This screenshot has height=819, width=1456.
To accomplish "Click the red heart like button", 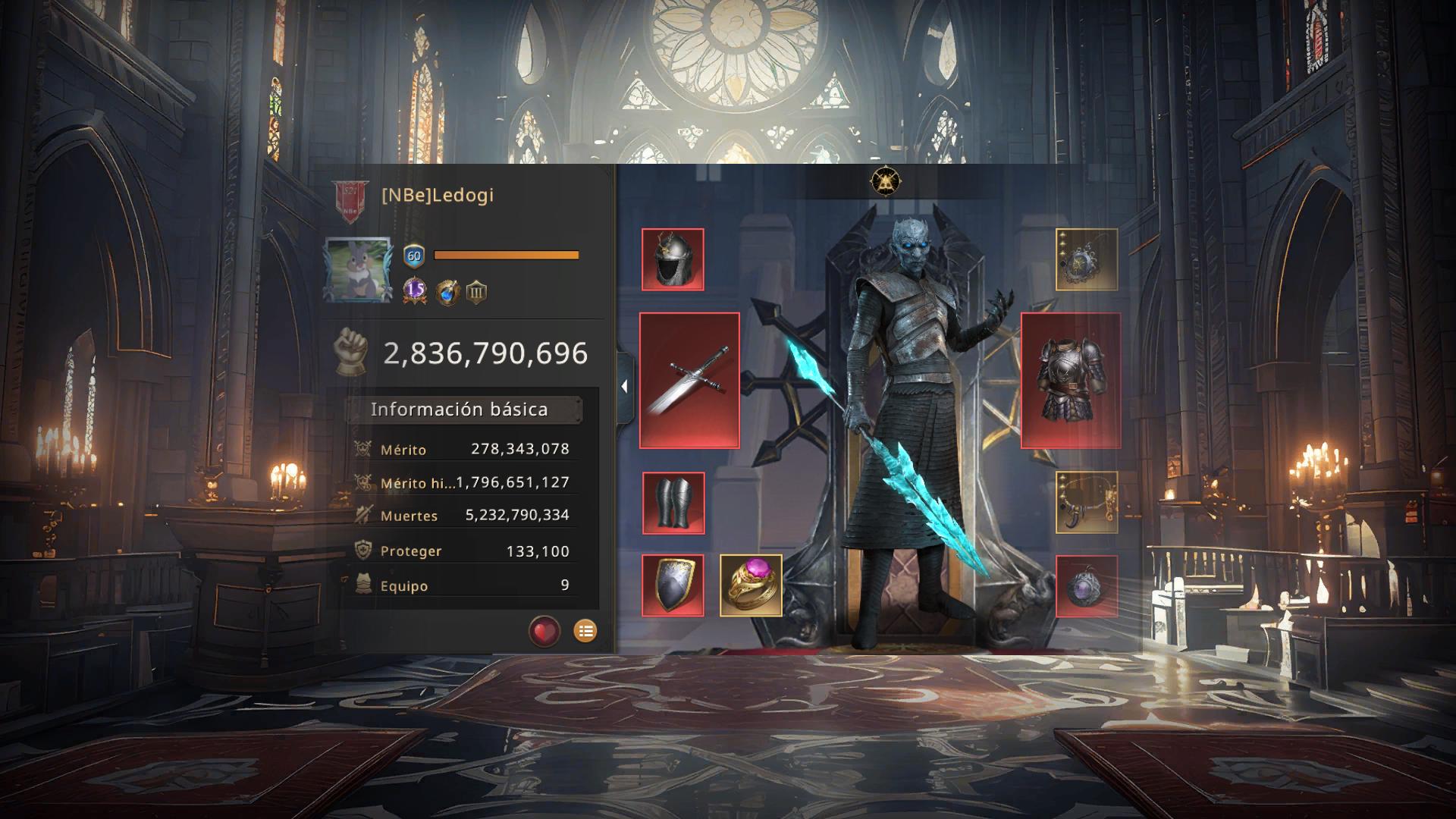I will [x=544, y=631].
